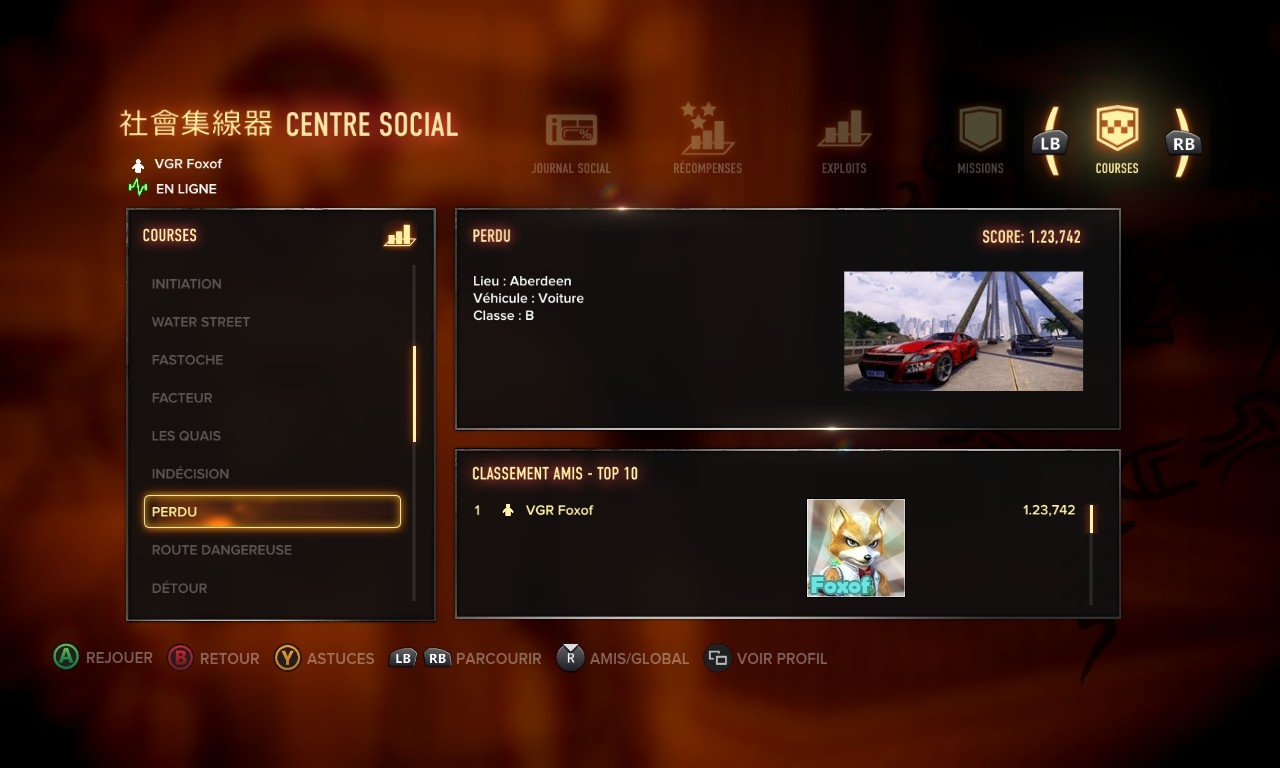This screenshot has height=768, width=1280.
Task: Select Les Quais in the race list
Action: point(186,436)
